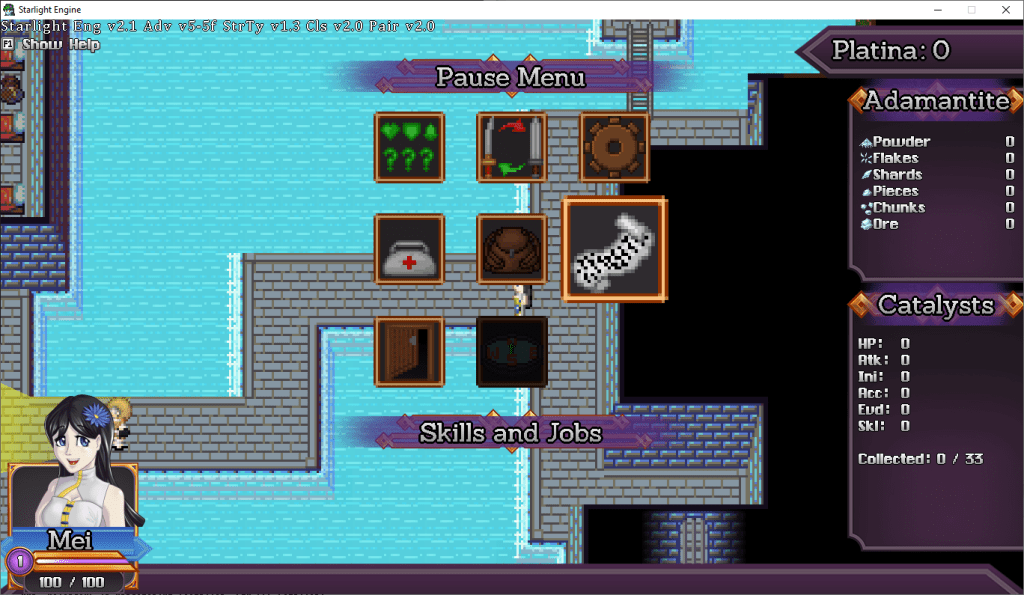
Task: Close the Starlight Engine window
Action: coord(1005,9)
